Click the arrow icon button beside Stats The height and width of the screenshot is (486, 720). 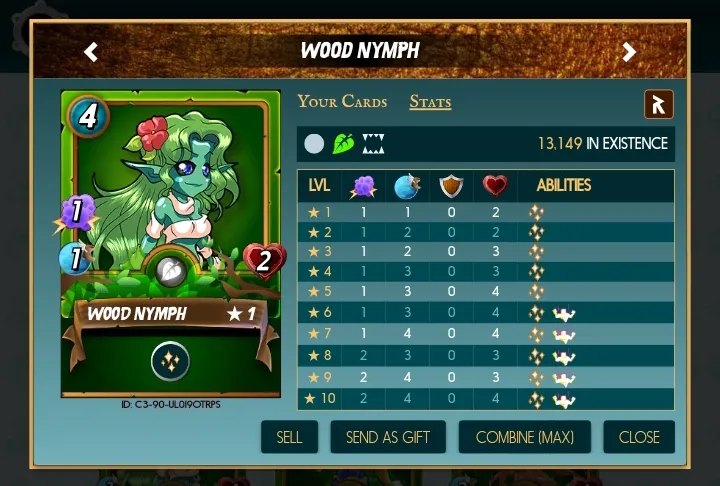click(x=658, y=104)
